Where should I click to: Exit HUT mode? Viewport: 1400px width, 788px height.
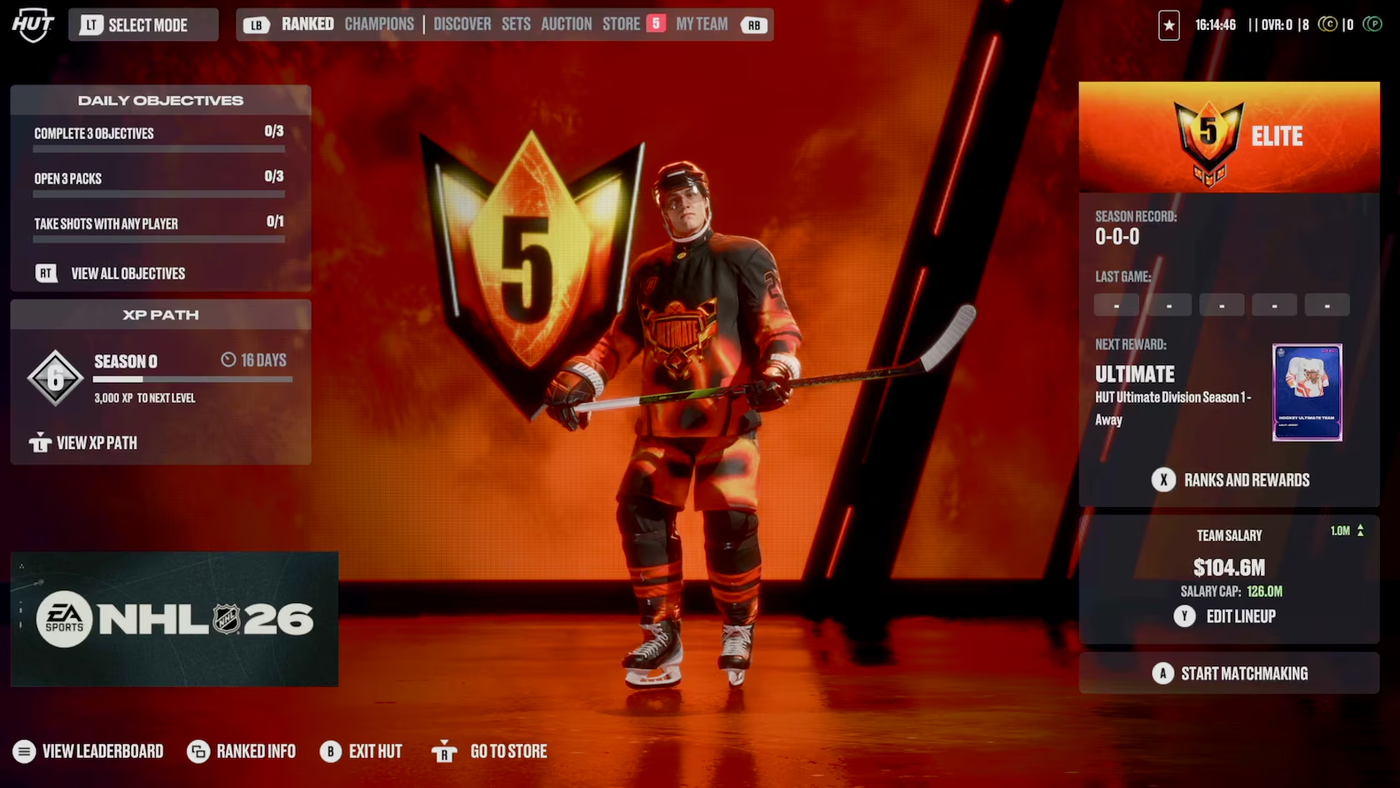374,751
